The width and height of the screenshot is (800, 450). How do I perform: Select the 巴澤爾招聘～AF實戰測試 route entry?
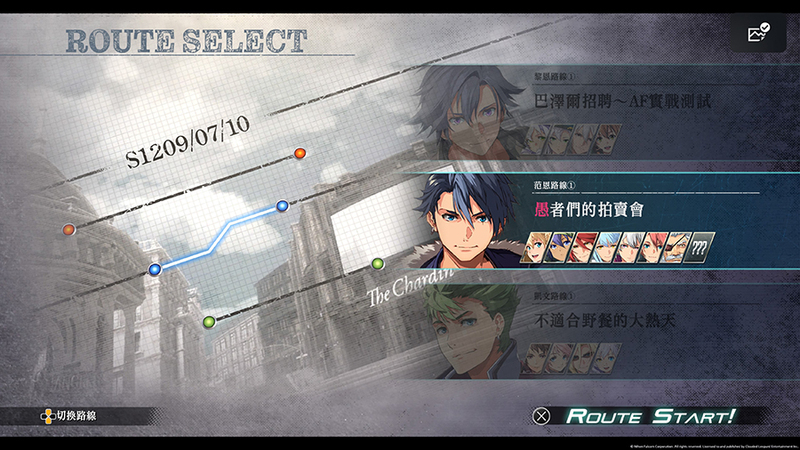(x=622, y=102)
